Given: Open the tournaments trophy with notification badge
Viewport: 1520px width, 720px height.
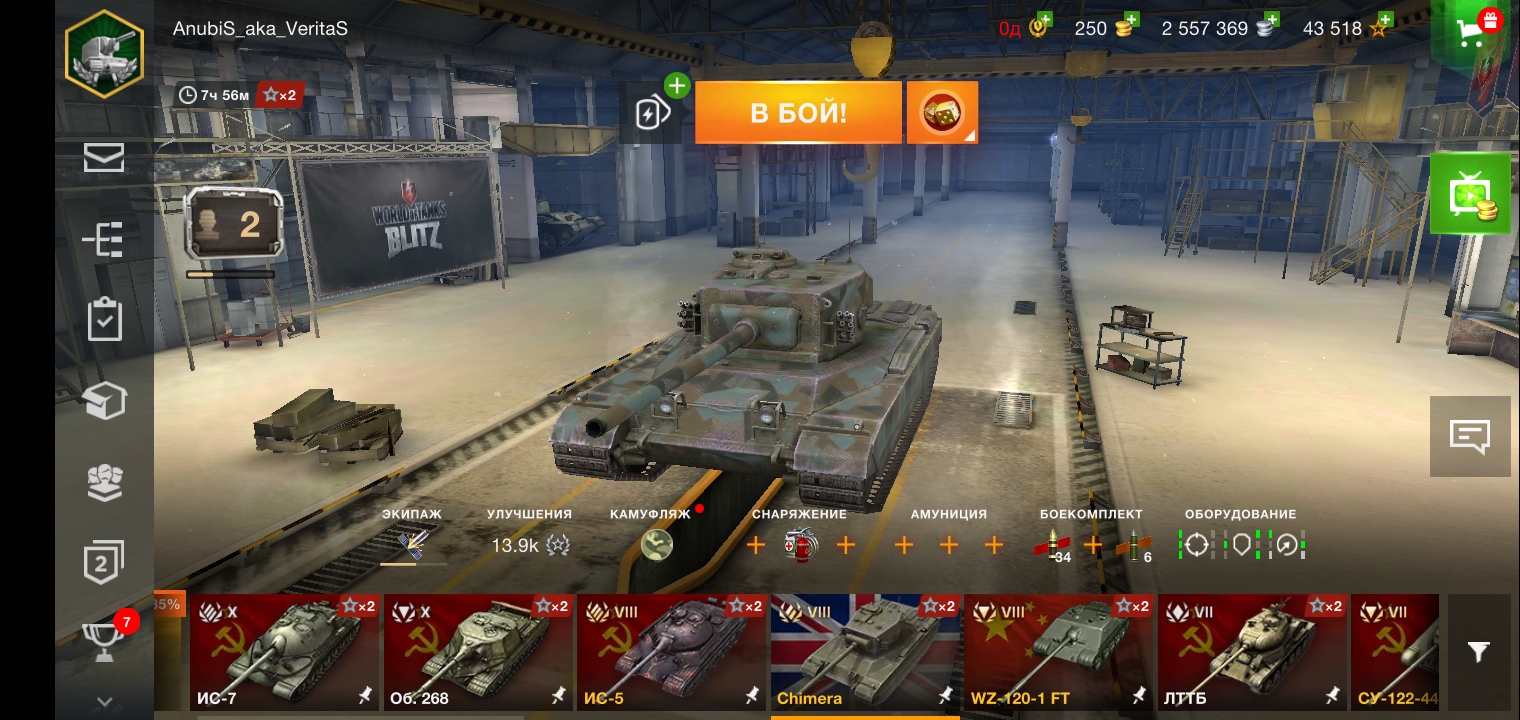Looking at the screenshot, I should pyautogui.click(x=104, y=642).
